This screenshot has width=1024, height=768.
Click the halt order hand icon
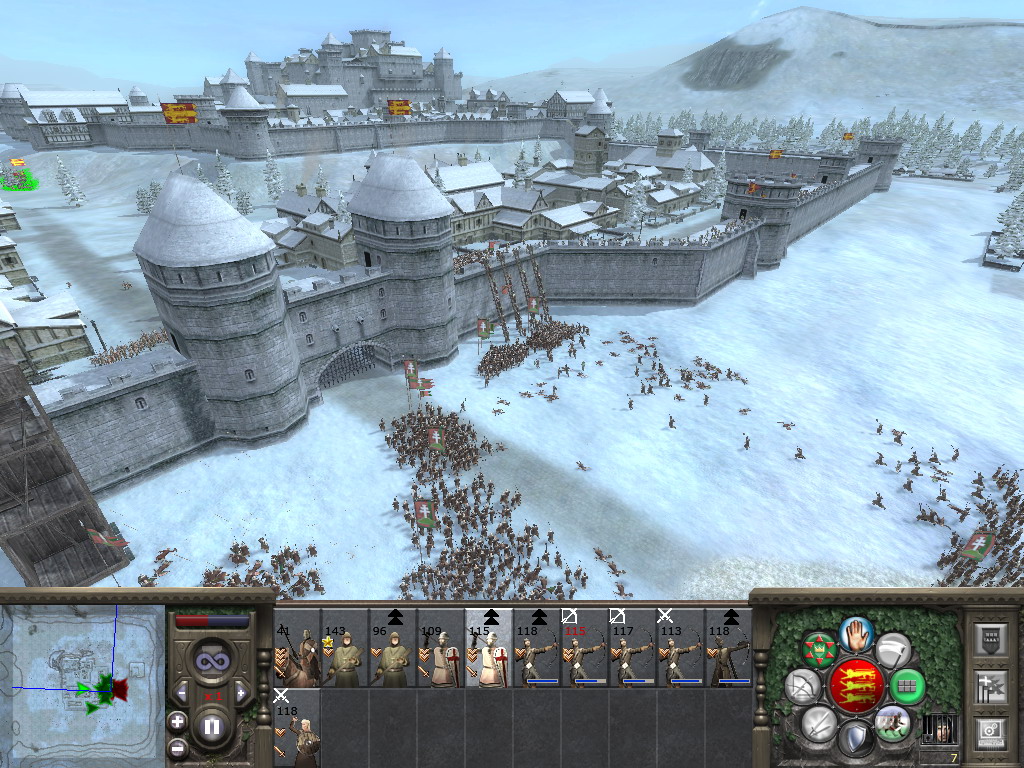coord(856,633)
